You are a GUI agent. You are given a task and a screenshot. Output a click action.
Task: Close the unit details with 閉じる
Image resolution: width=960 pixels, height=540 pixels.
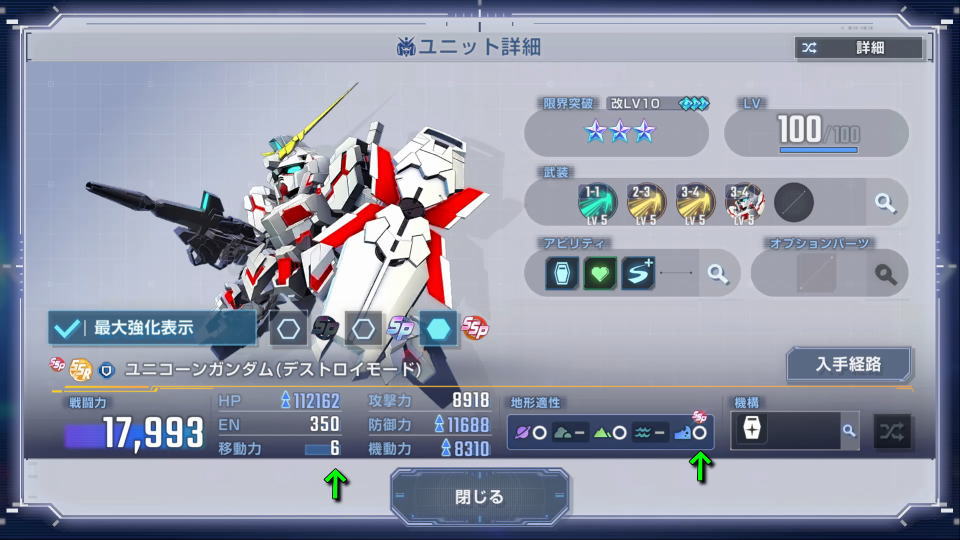pos(479,497)
